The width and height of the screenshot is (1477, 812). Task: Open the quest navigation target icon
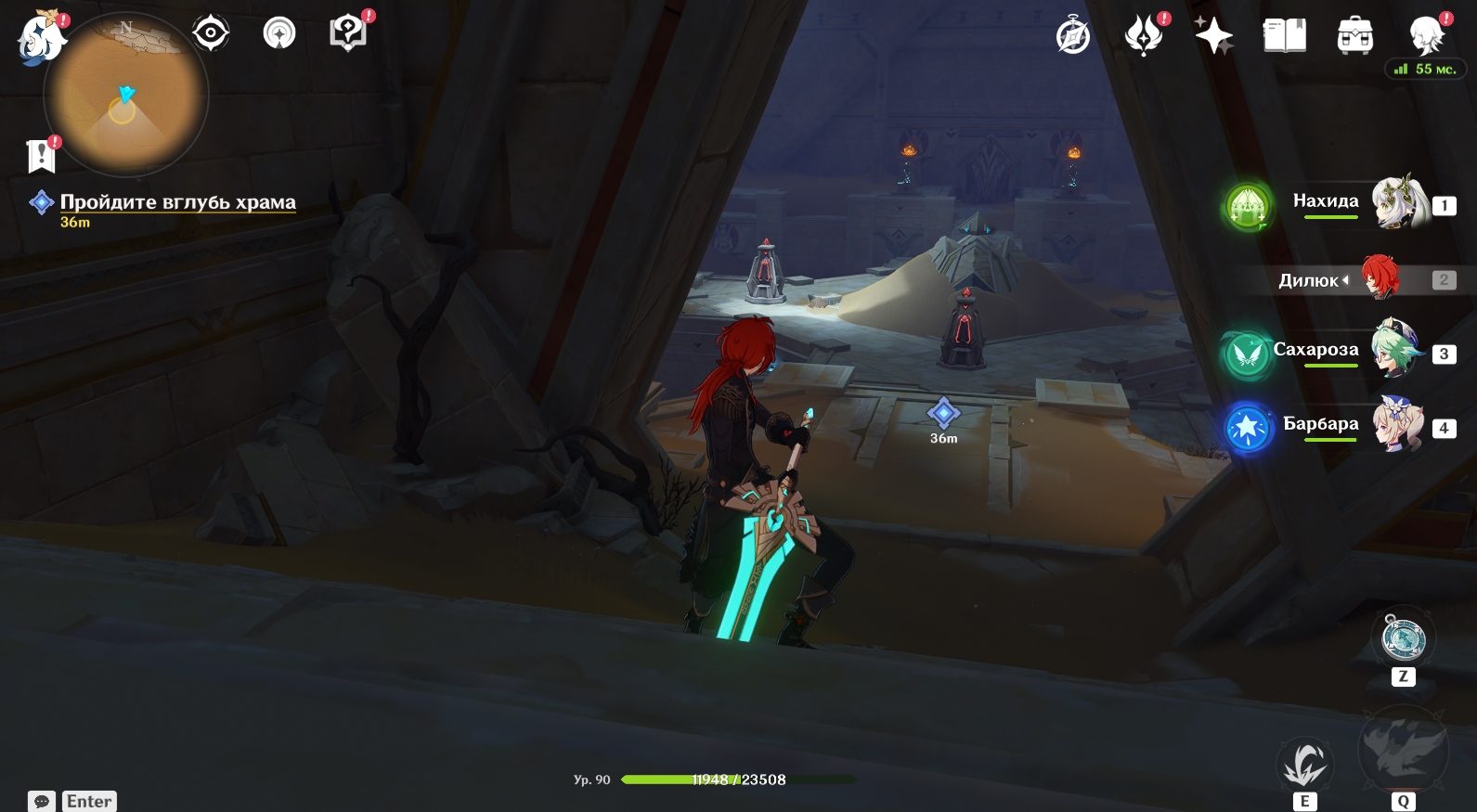point(211,33)
